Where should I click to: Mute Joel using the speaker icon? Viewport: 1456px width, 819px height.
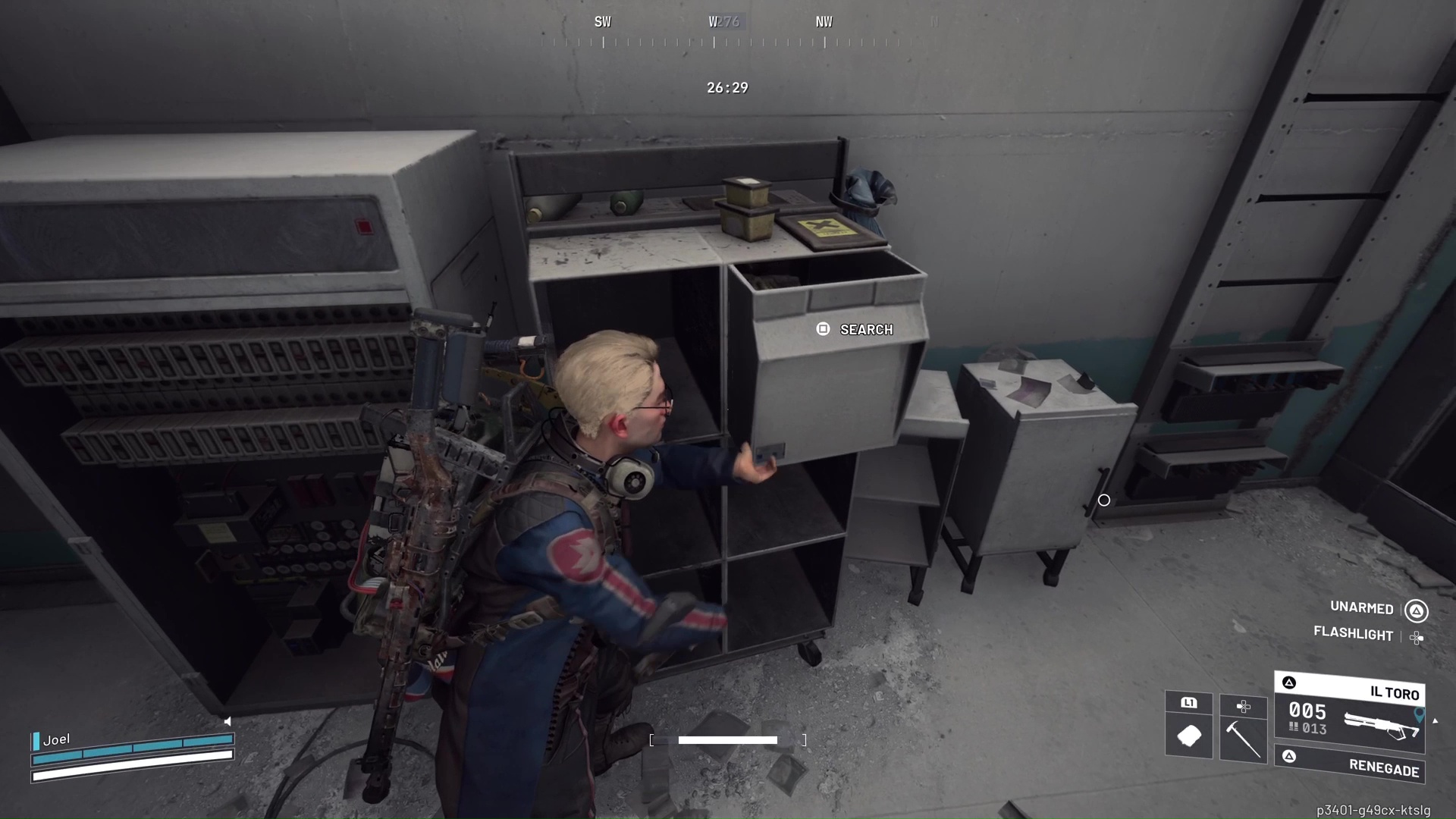227,721
